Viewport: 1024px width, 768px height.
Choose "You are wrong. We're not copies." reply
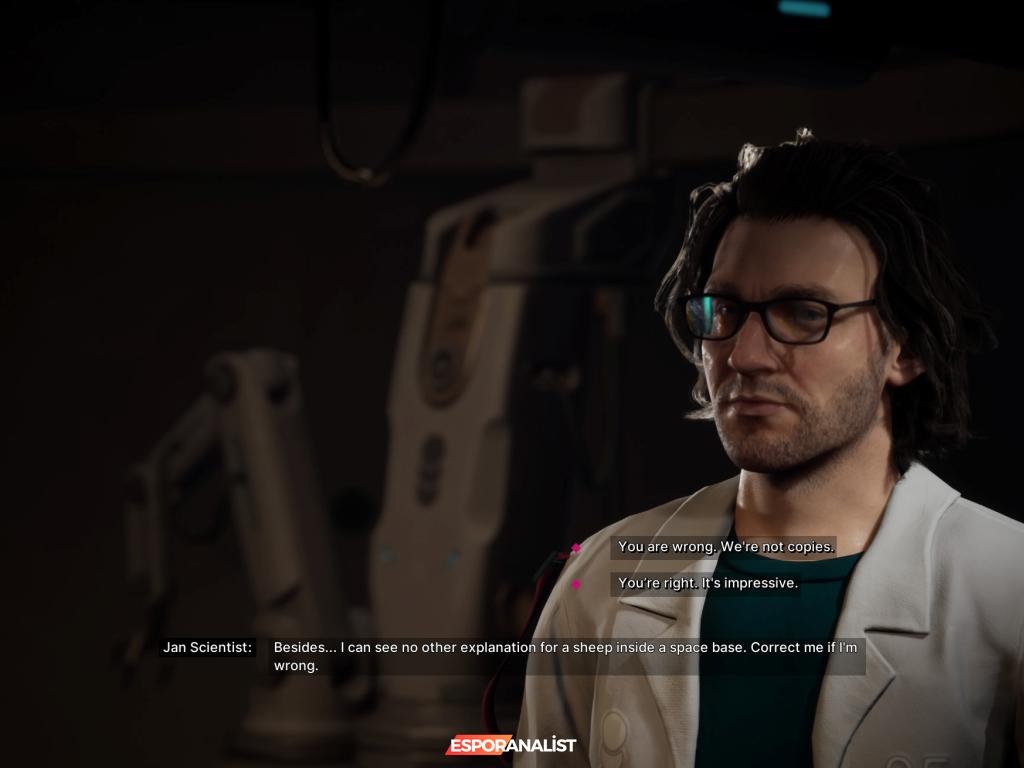(725, 547)
